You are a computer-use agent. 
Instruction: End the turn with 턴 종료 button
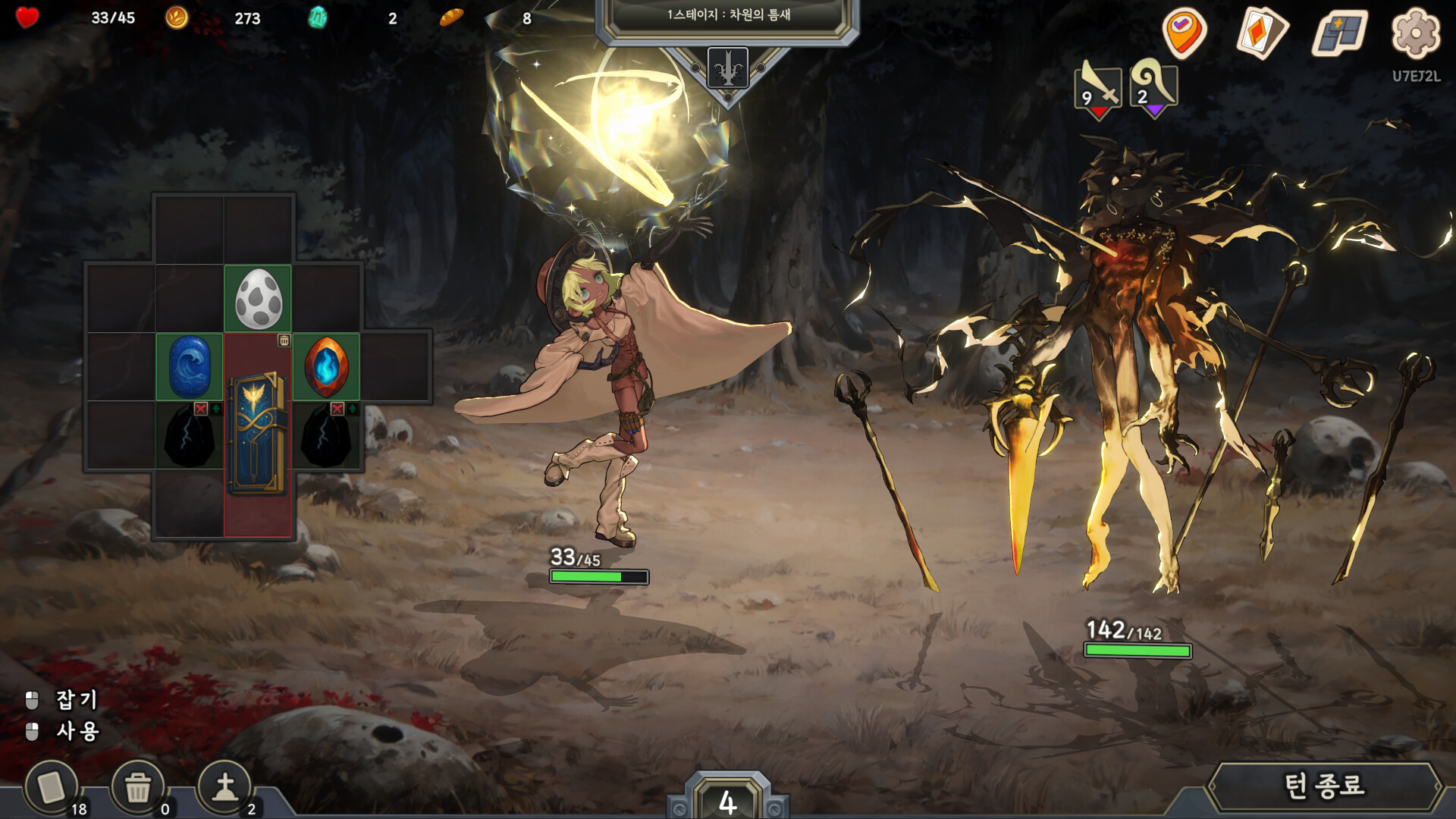pyautogui.click(x=1323, y=786)
